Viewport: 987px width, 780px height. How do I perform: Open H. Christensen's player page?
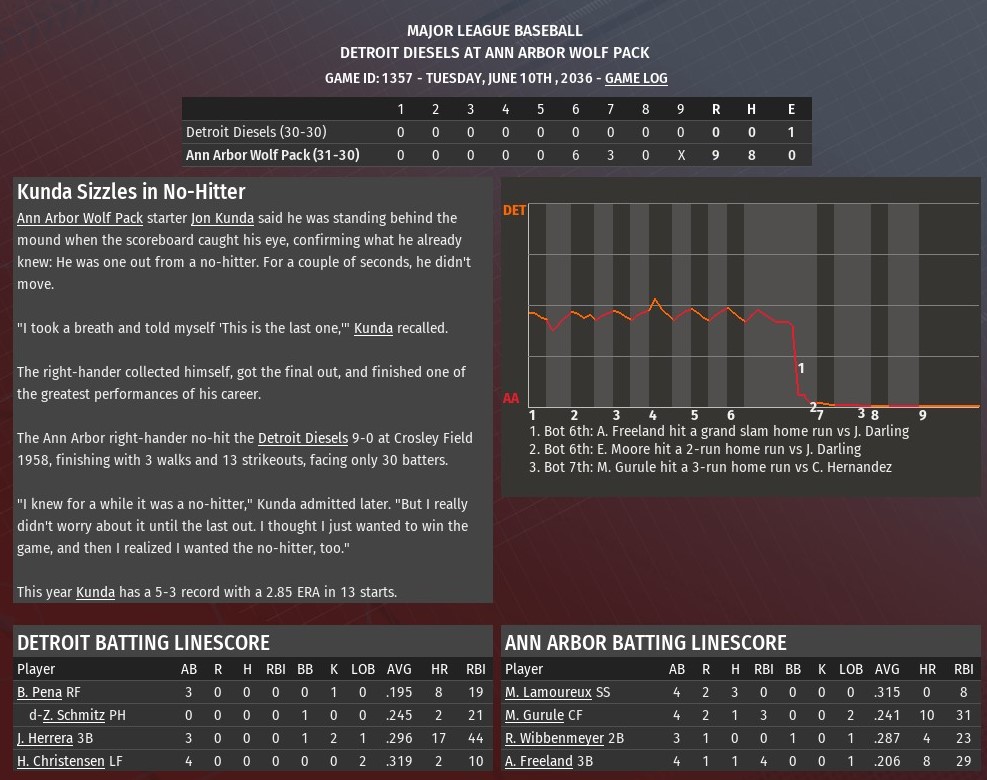[x=58, y=761]
